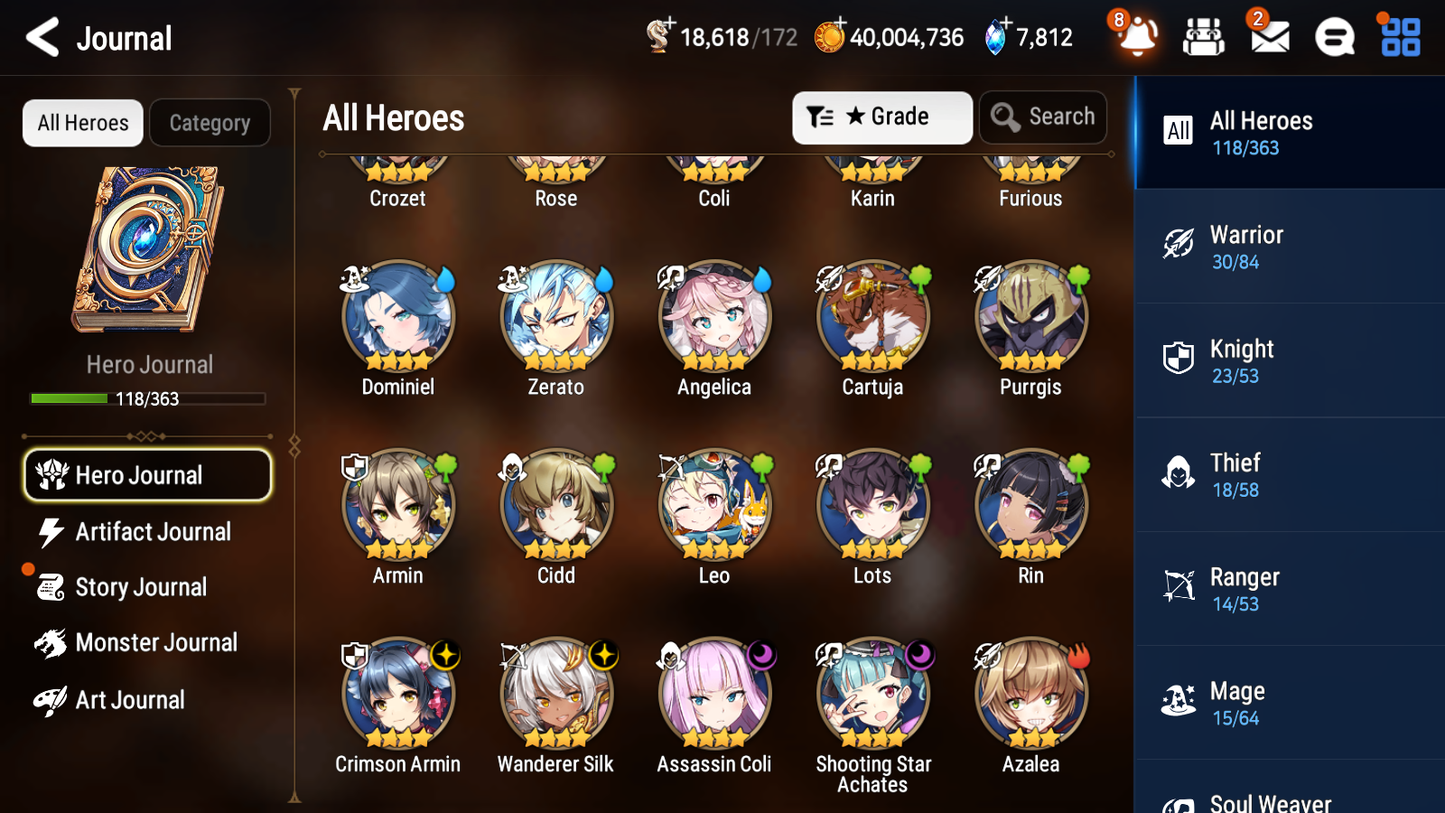Open the blue grid main menu icon
The image size is (1445, 813).
tap(1399, 37)
